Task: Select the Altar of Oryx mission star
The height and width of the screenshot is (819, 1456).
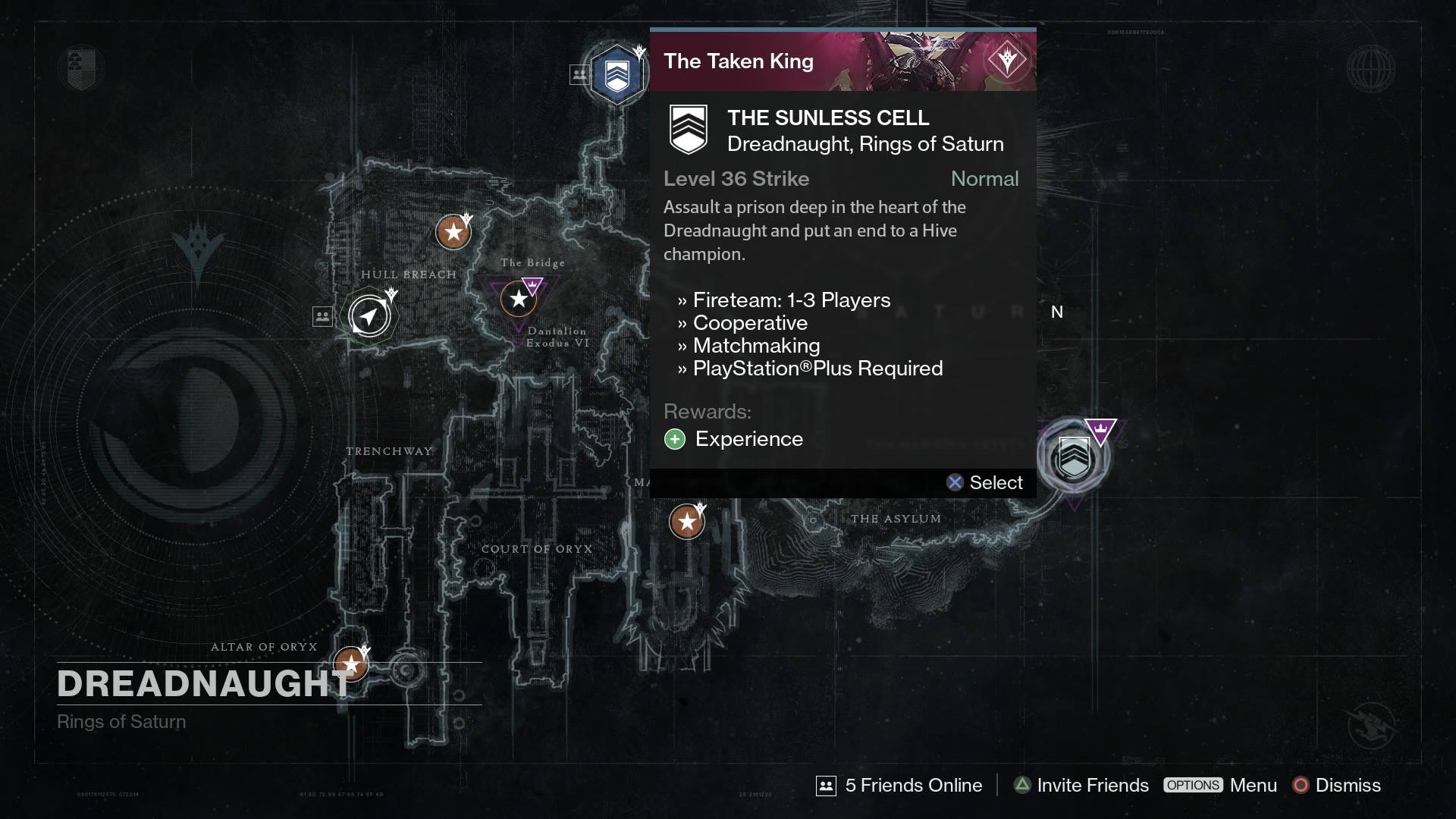Action: (351, 663)
